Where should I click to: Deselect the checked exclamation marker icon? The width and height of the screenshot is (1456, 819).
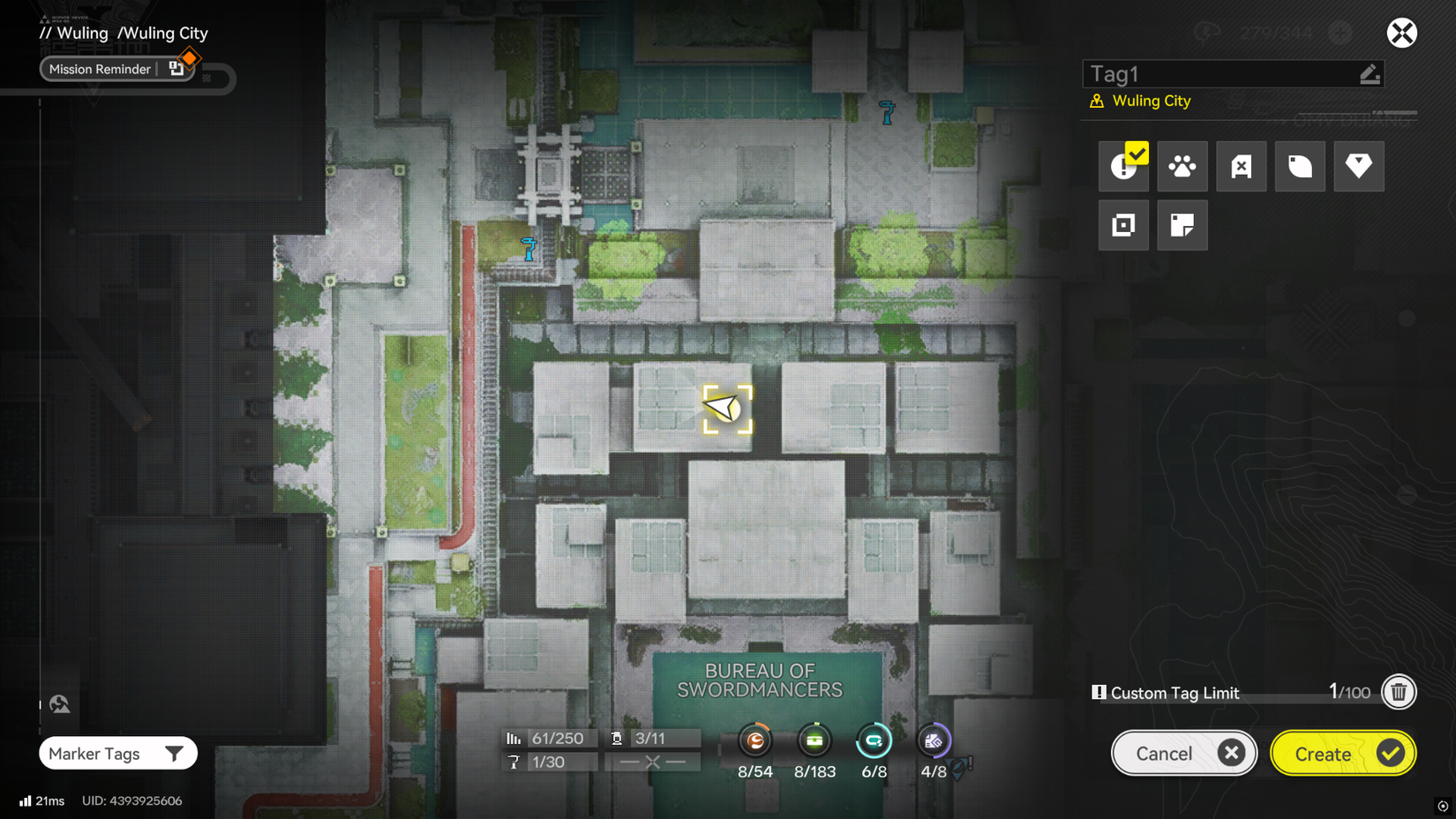pos(1123,166)
